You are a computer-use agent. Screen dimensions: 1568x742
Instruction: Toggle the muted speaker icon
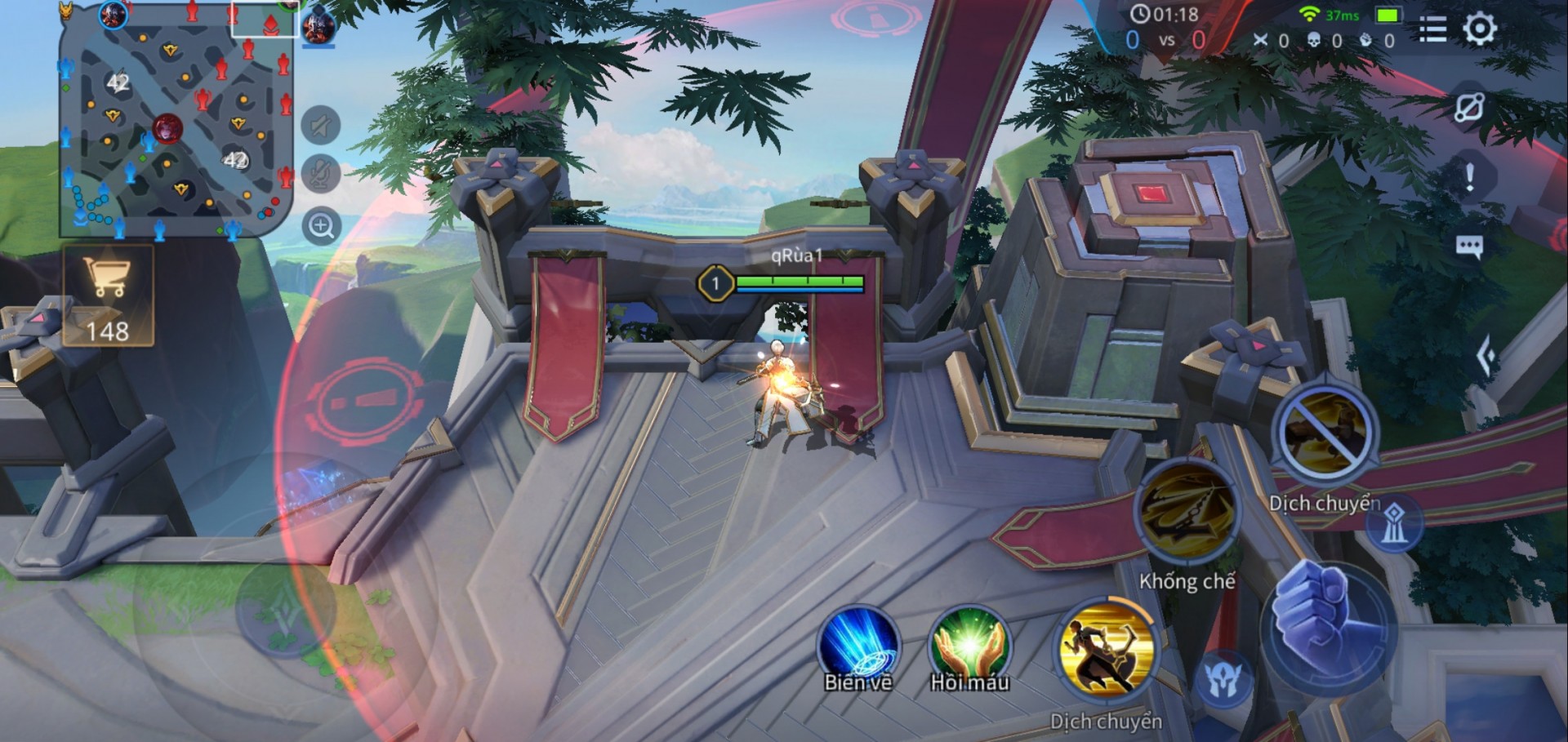[321, 126]
